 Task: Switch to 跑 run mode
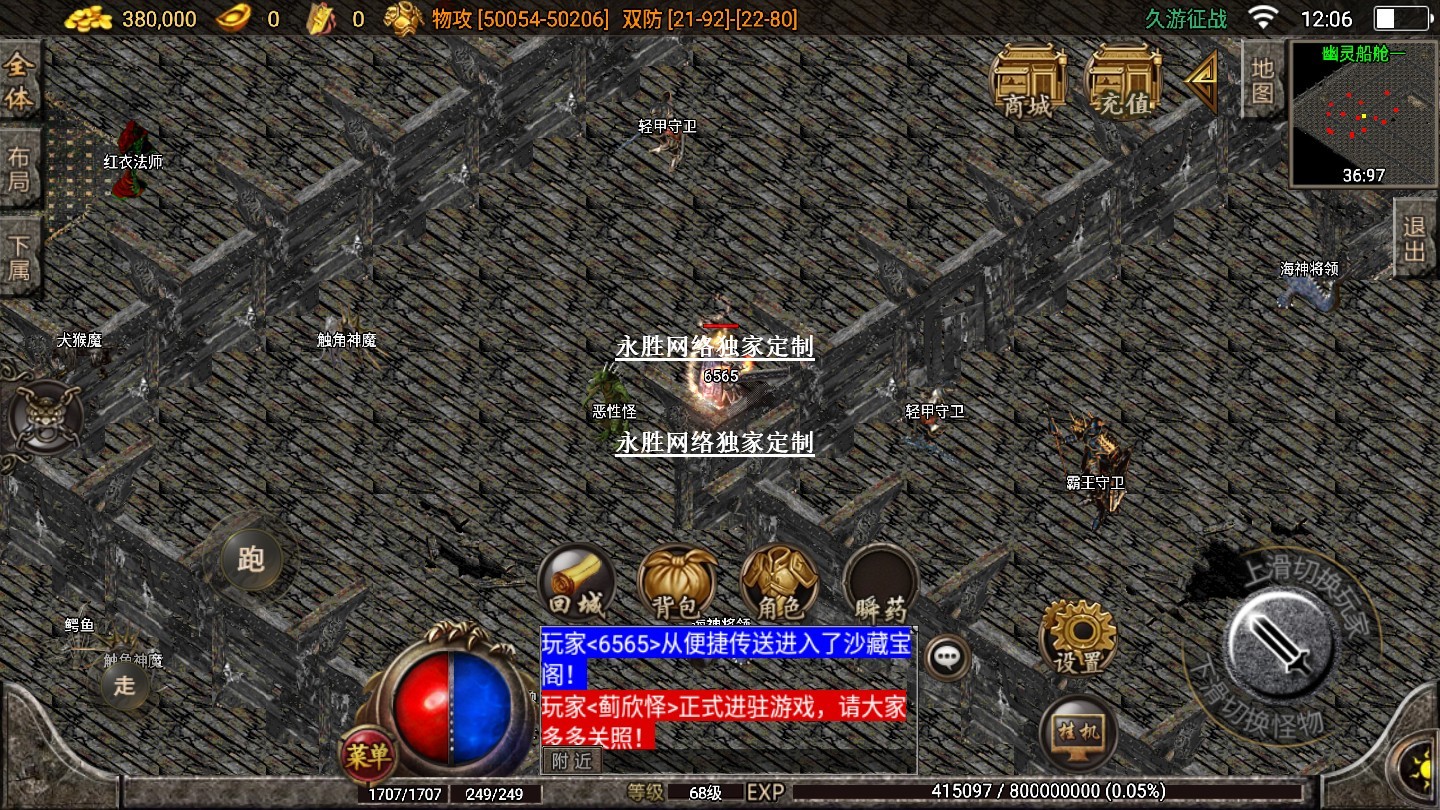[x=251, y=559]
